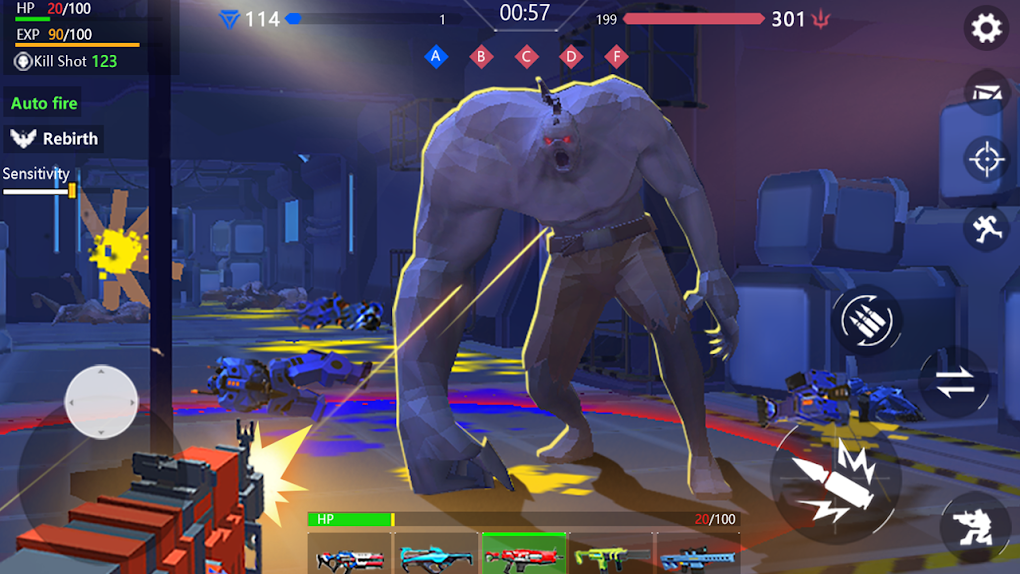Reload ammo with the bullets button

(x=866, y=321)
